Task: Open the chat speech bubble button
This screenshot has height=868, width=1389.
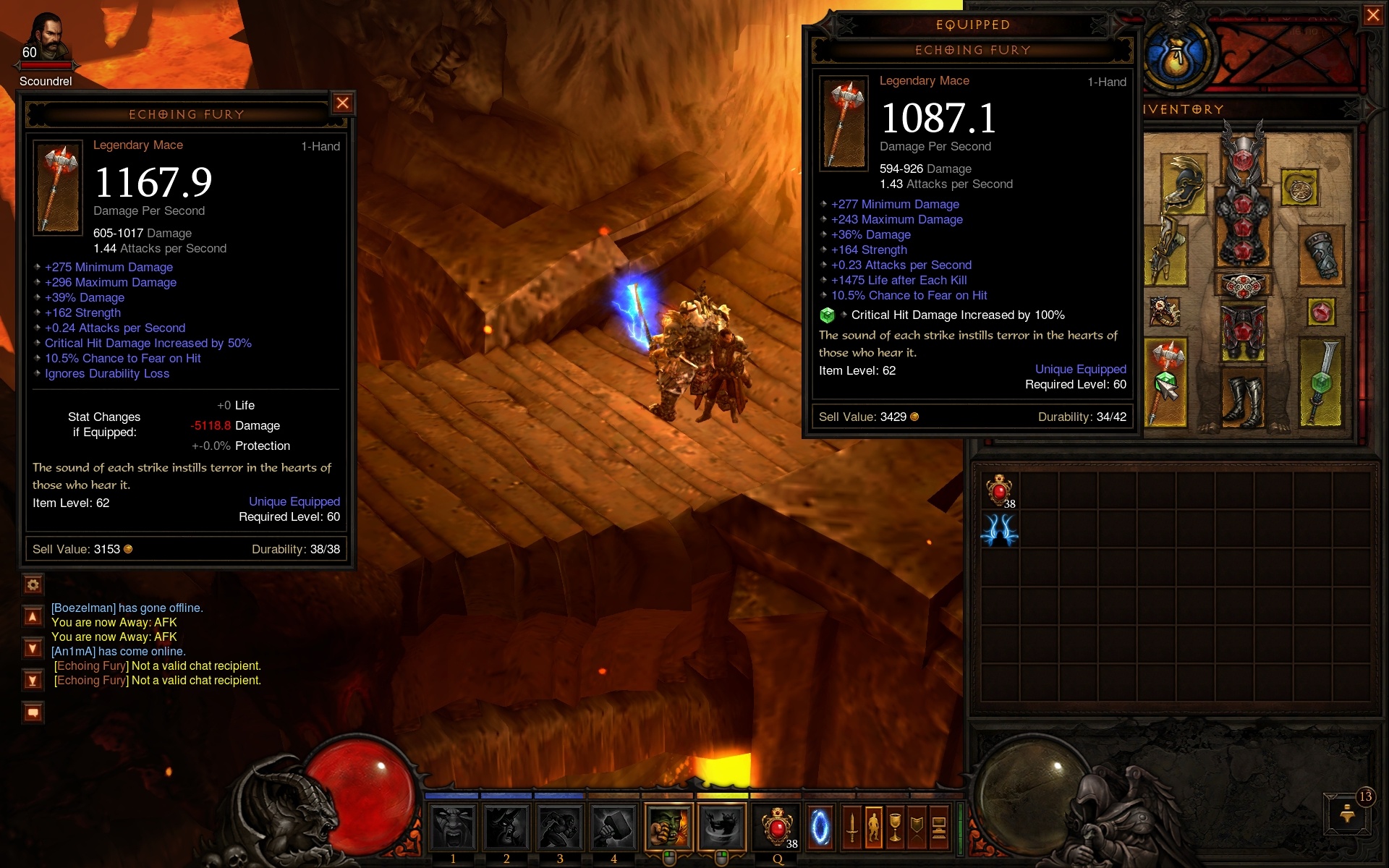Action: point(33,713)
